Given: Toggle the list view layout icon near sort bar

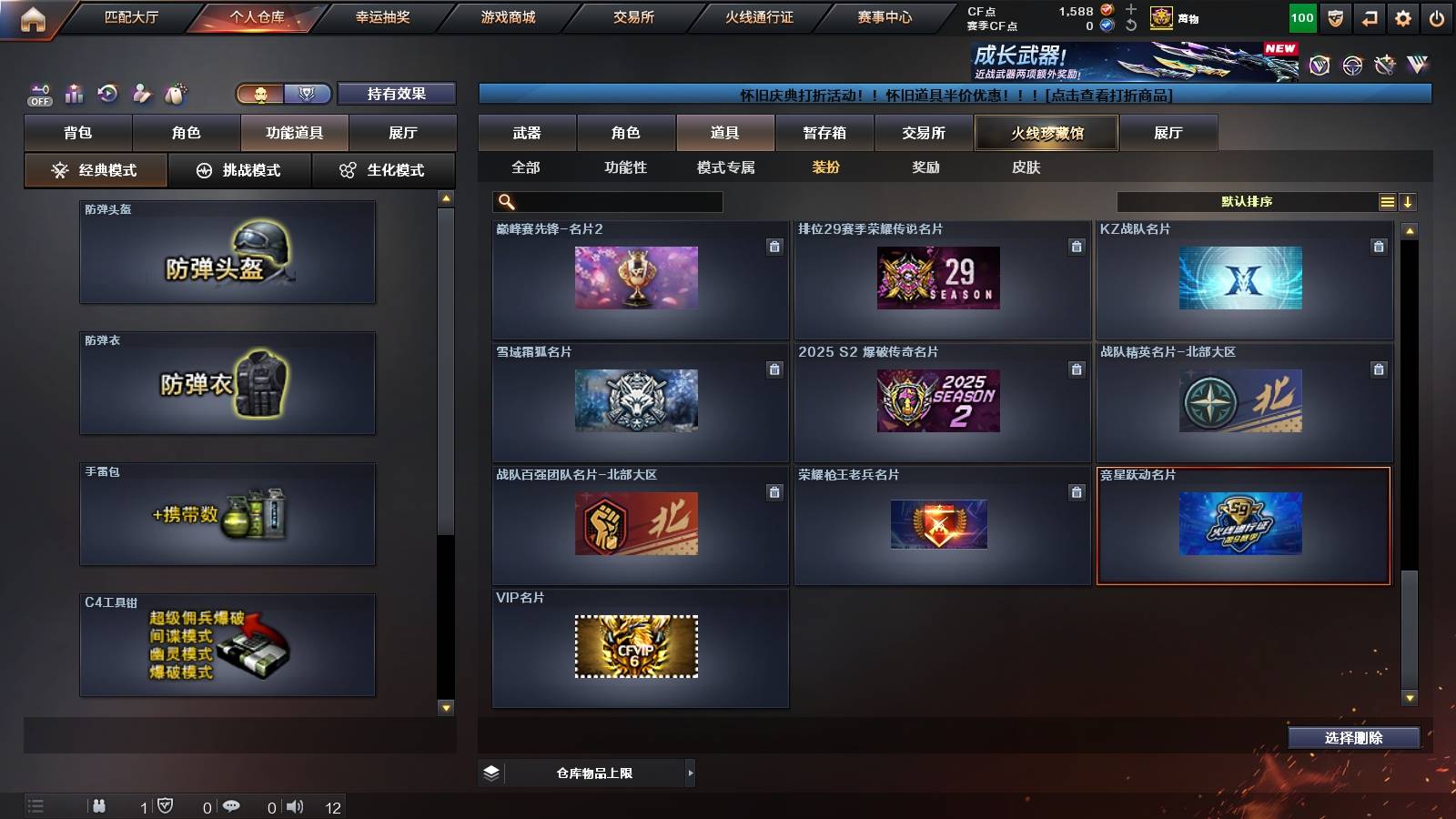Looking at the screenshot, I should (1387, 201).
